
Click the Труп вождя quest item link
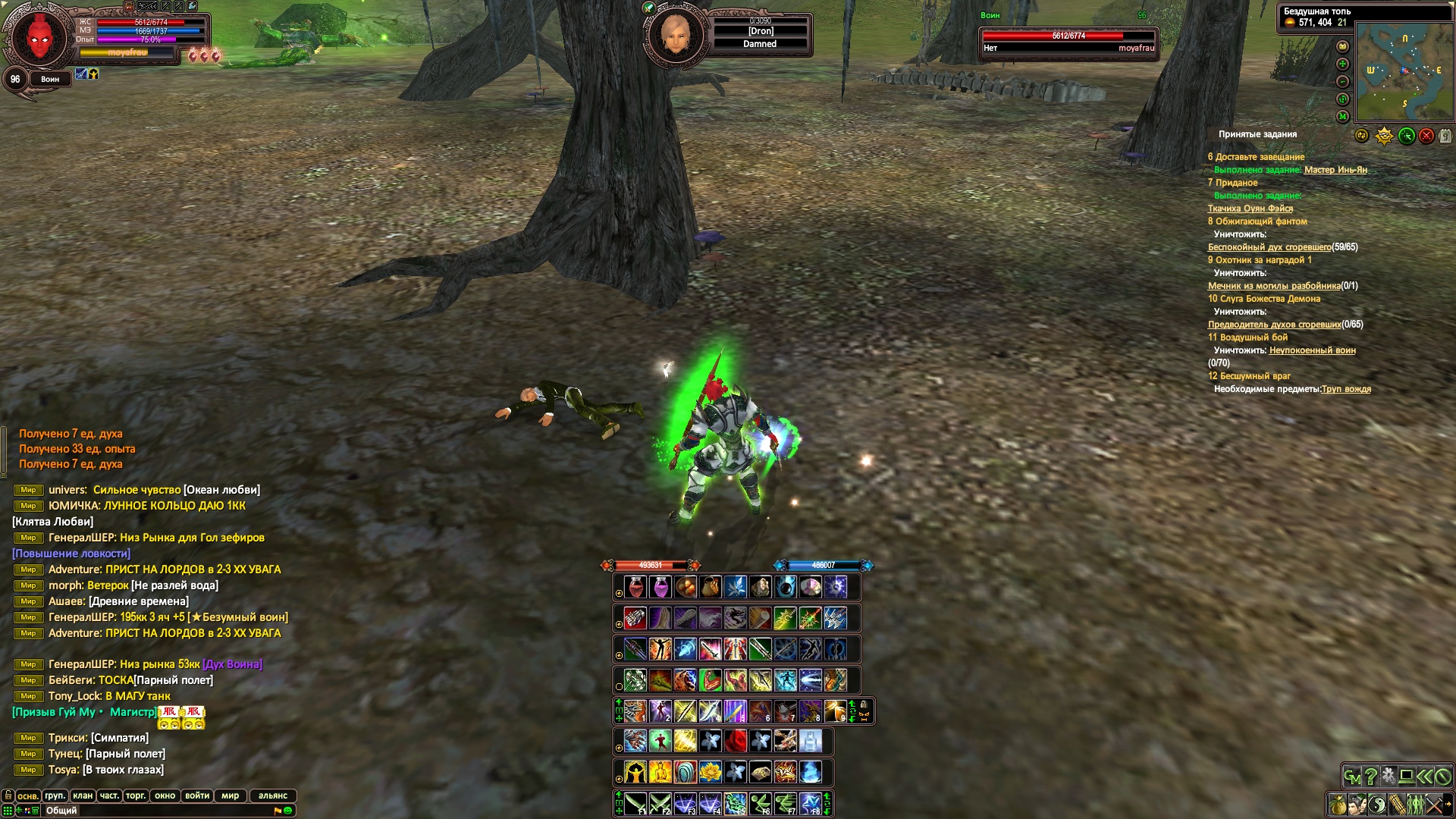(1346, 389)
